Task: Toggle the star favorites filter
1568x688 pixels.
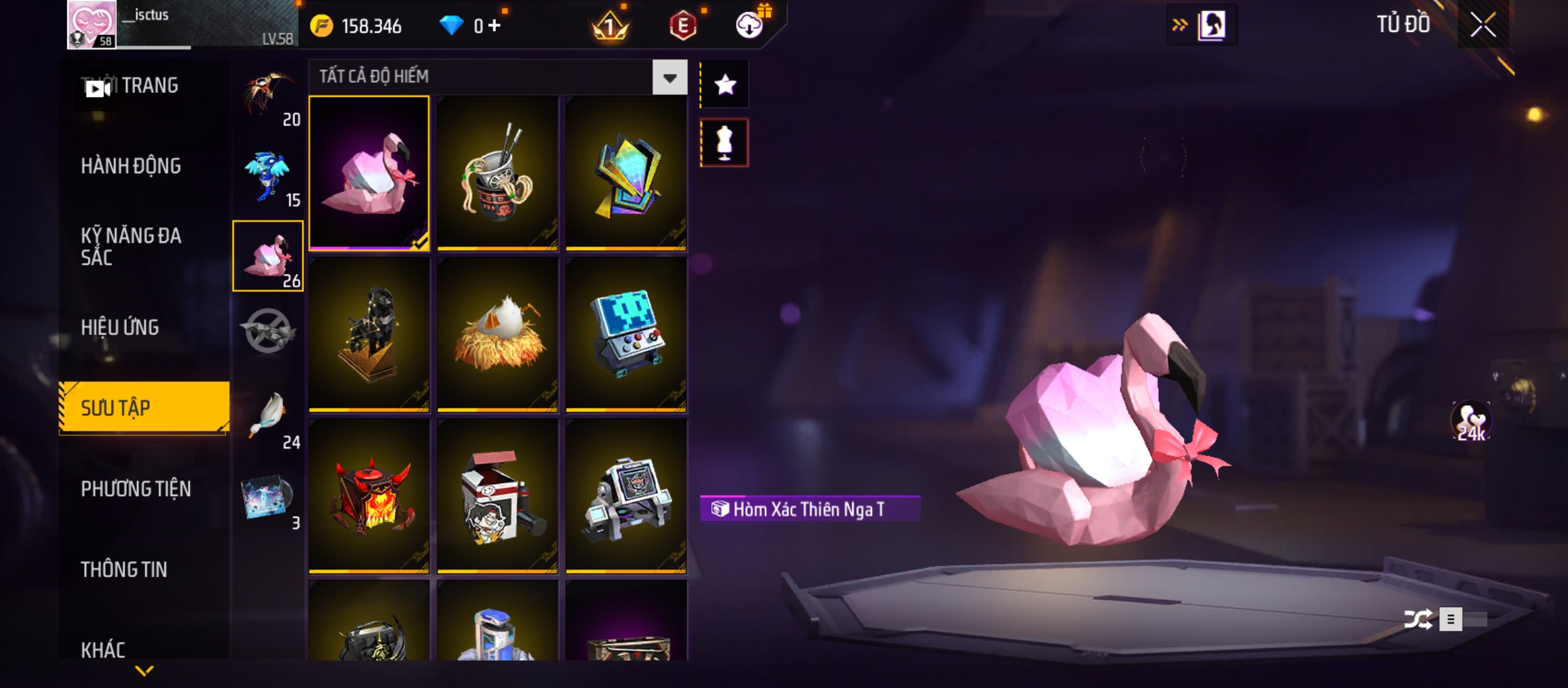Action: point(725,85)
